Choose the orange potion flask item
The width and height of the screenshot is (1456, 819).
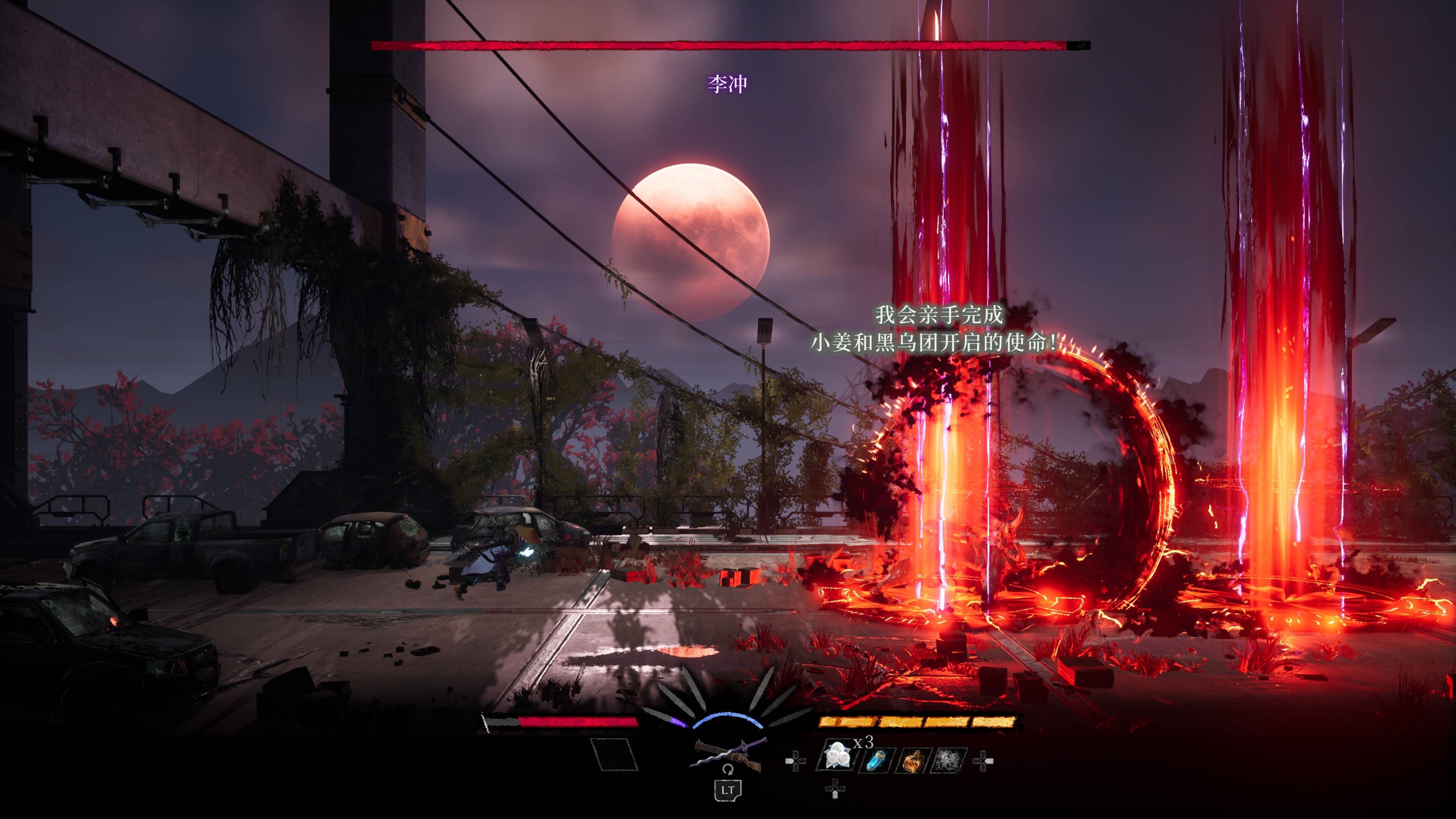pos(912,760)
